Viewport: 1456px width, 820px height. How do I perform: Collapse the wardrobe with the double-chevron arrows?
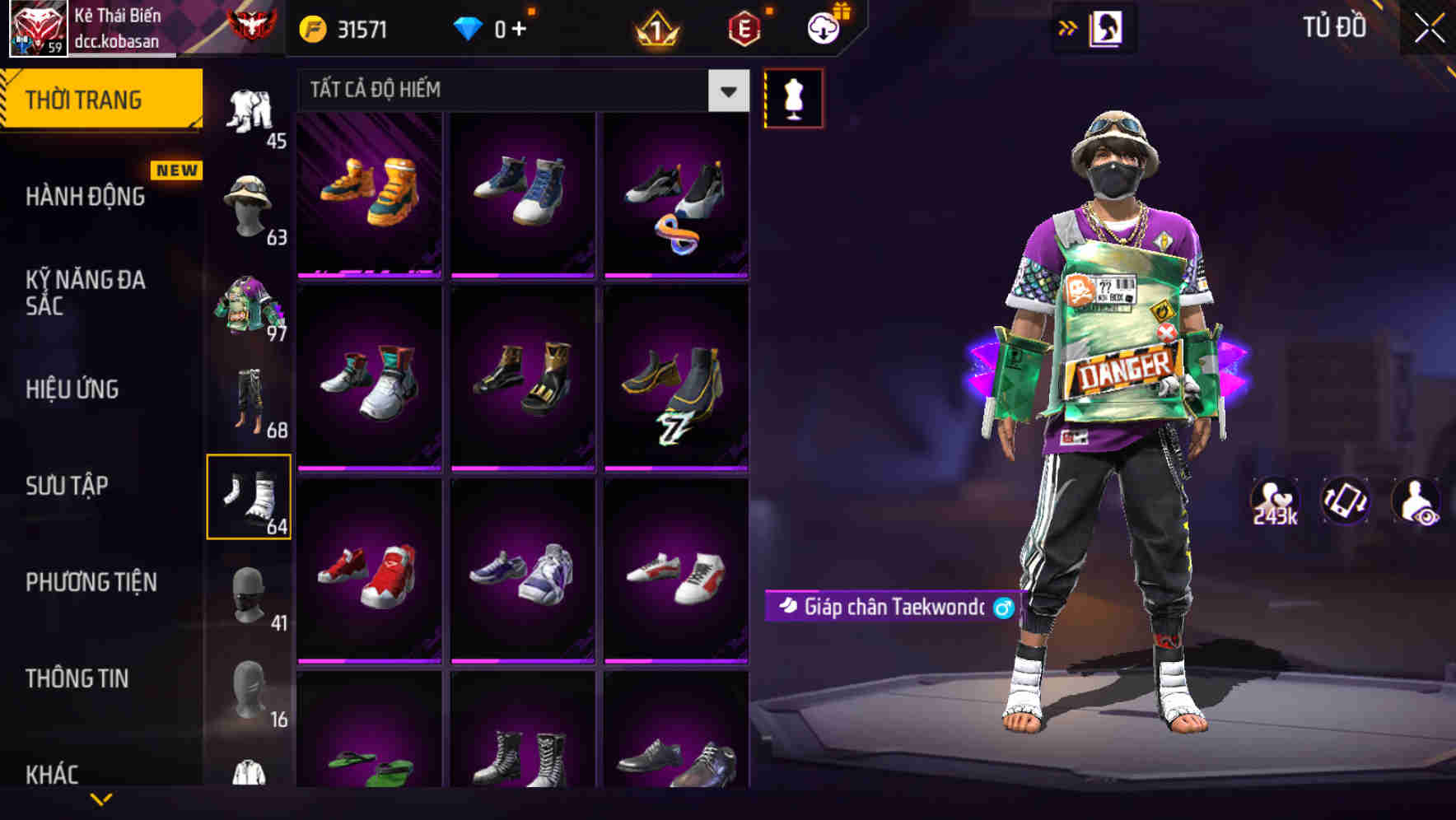[1068, 27]
